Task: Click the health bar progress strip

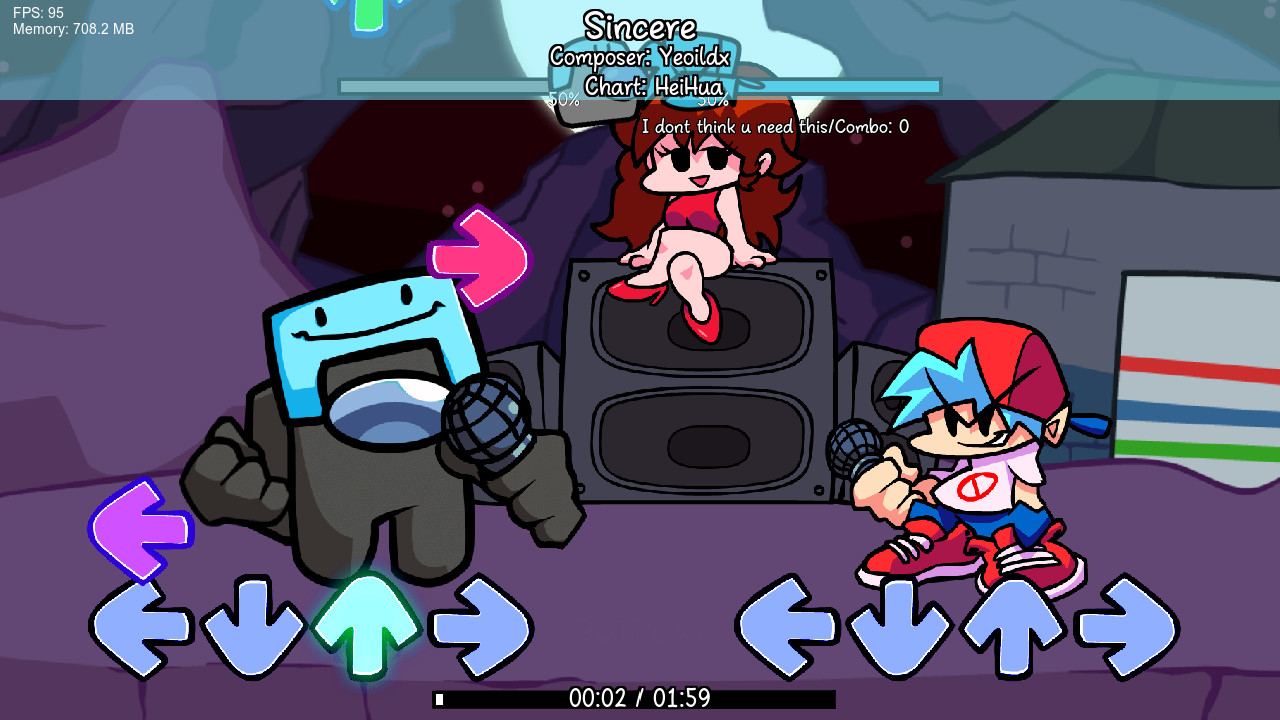Action: tap(640, 86)
